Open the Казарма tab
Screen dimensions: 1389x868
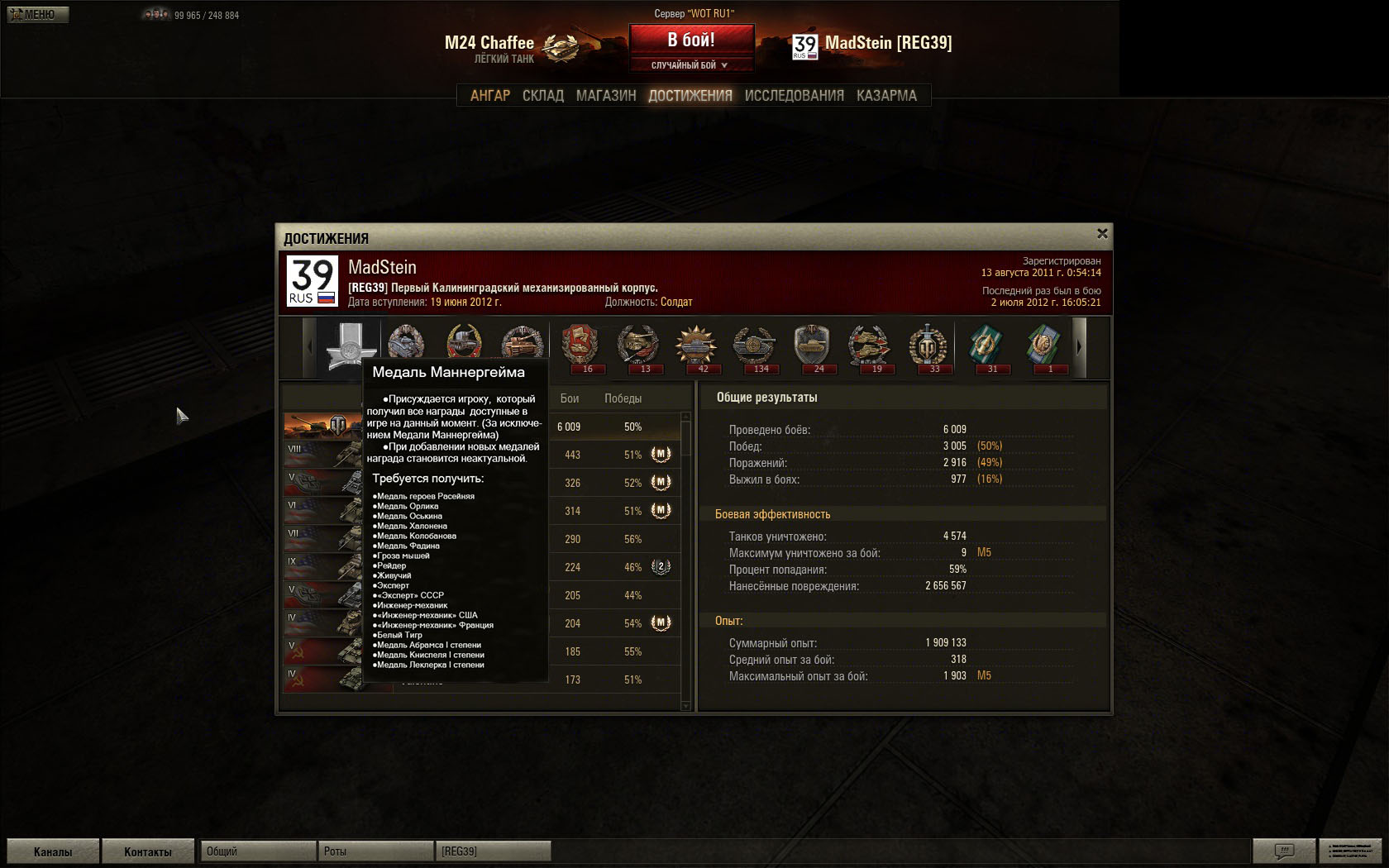click(x=886, y=96)
